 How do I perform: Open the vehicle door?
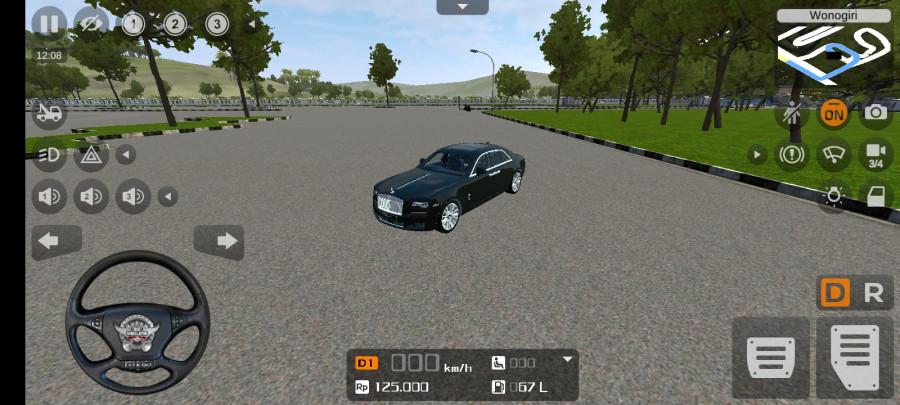(x=875, y=196)
